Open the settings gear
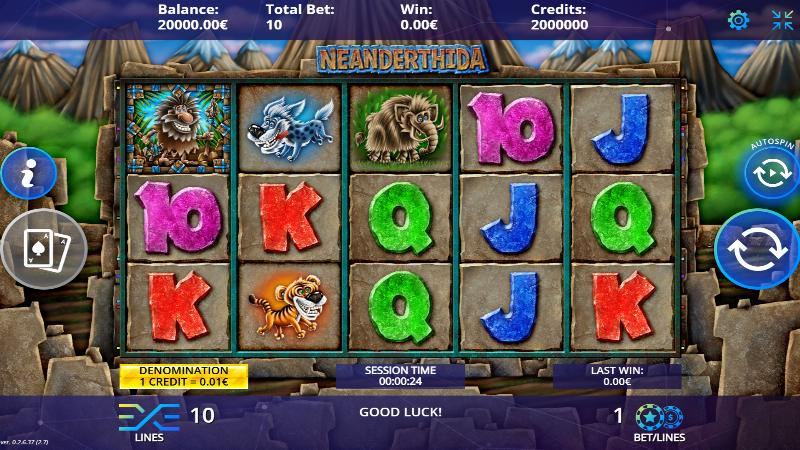The width and height of the screenshot is (800, 450). [x=738, y=20]
